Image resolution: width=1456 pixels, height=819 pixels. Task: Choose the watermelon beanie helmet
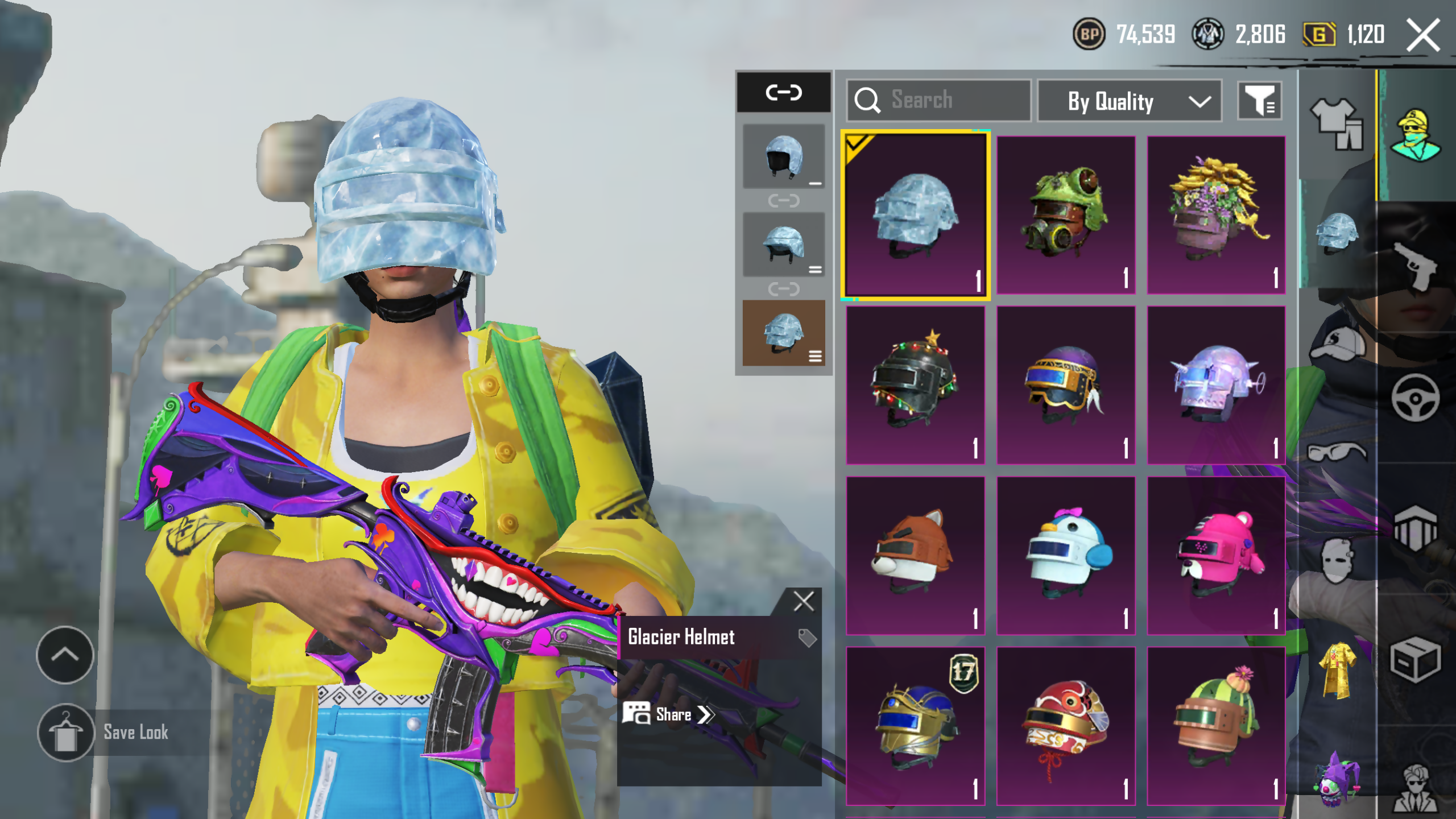pos(1216,725)
